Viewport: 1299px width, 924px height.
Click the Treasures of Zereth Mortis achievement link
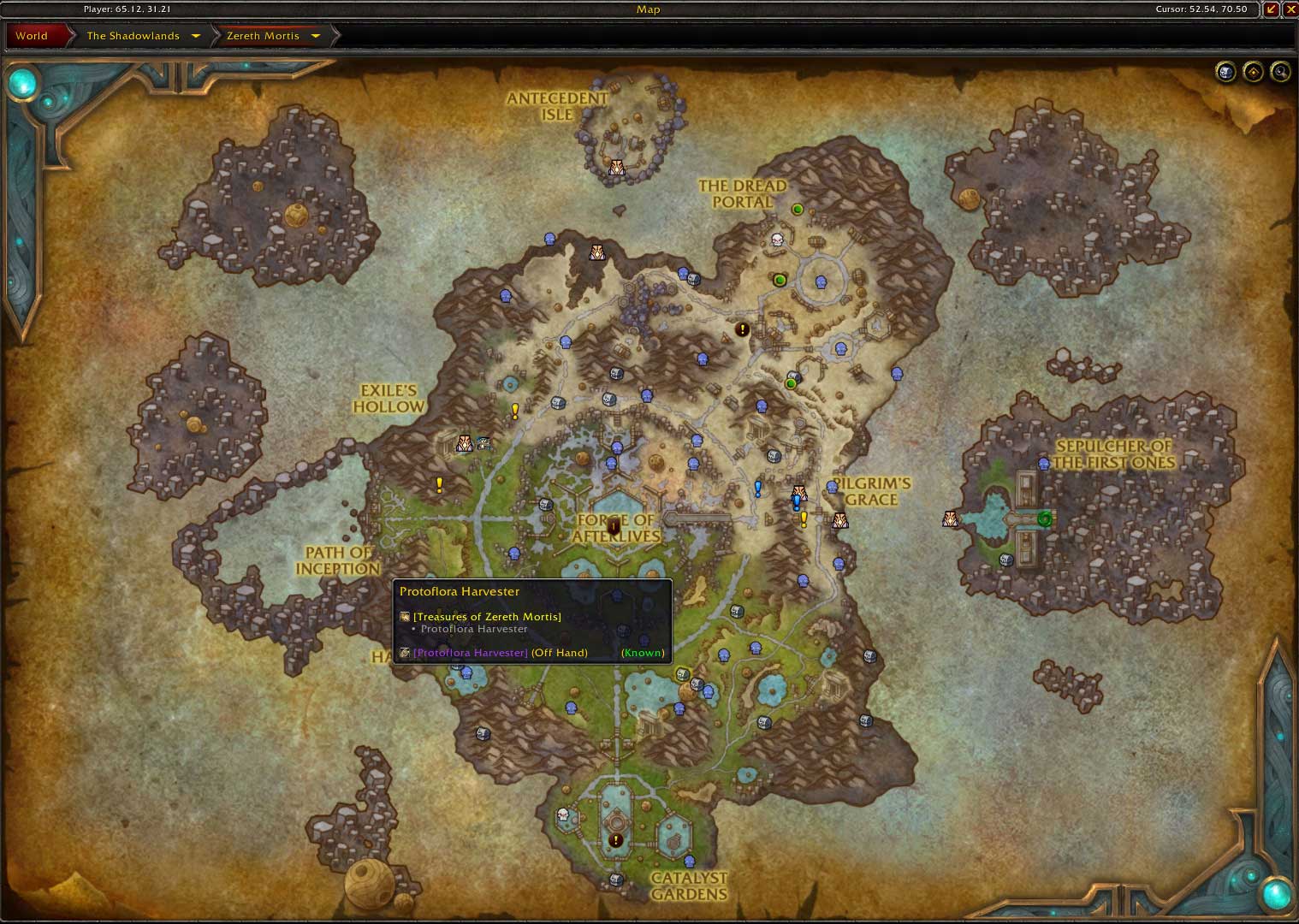pos(486,616)
